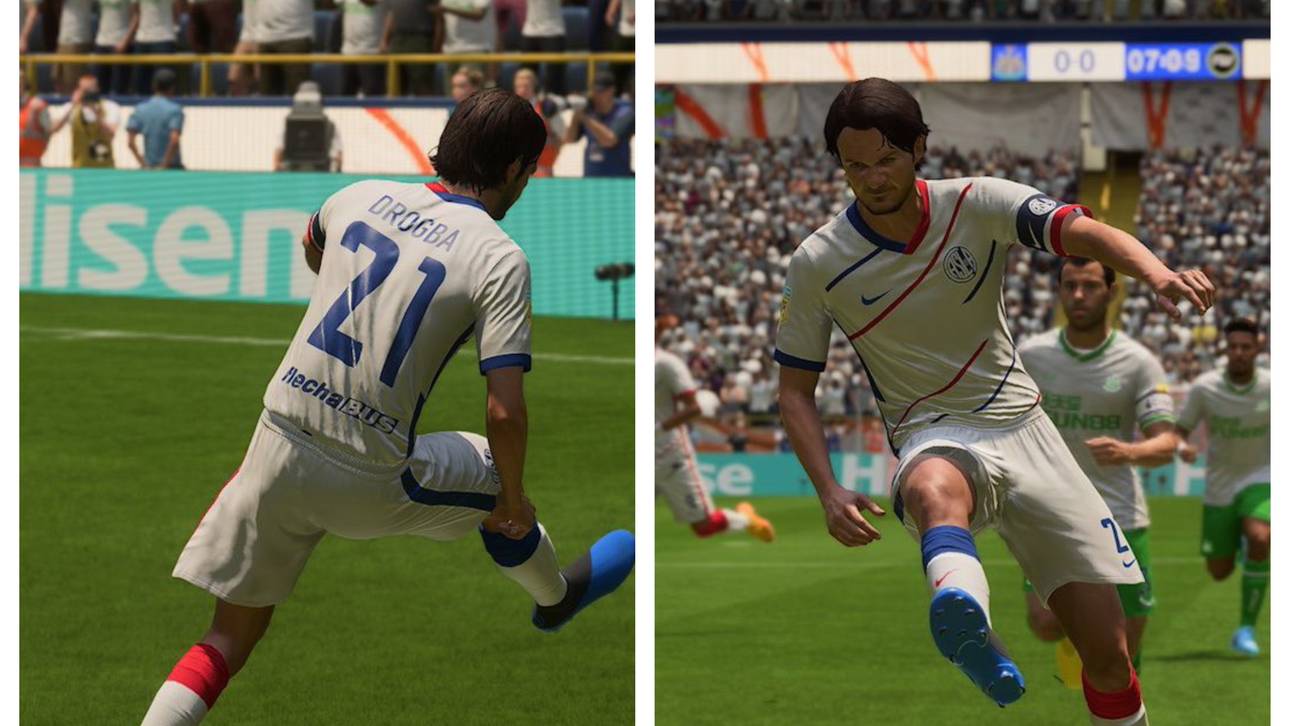Click the Newcastle United crest on the scoreboard
Image resolution: width=1290 pixels, height=726 pixels.
pos(1008,60)
